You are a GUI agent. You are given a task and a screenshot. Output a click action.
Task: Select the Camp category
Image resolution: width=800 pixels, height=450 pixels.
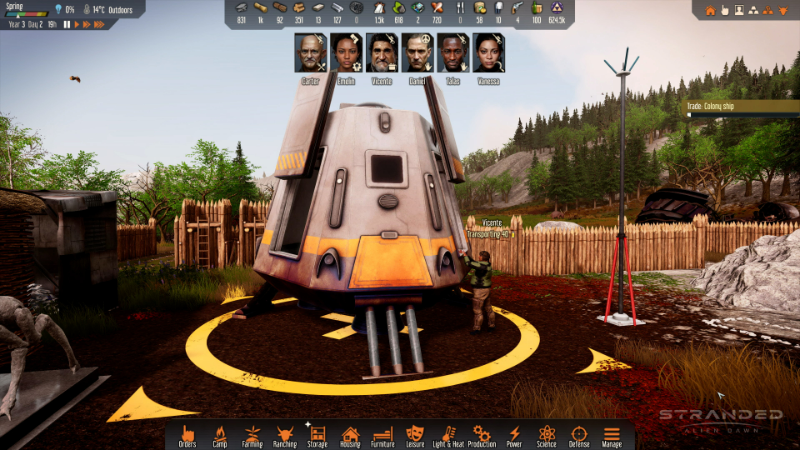tap(220, 435)
